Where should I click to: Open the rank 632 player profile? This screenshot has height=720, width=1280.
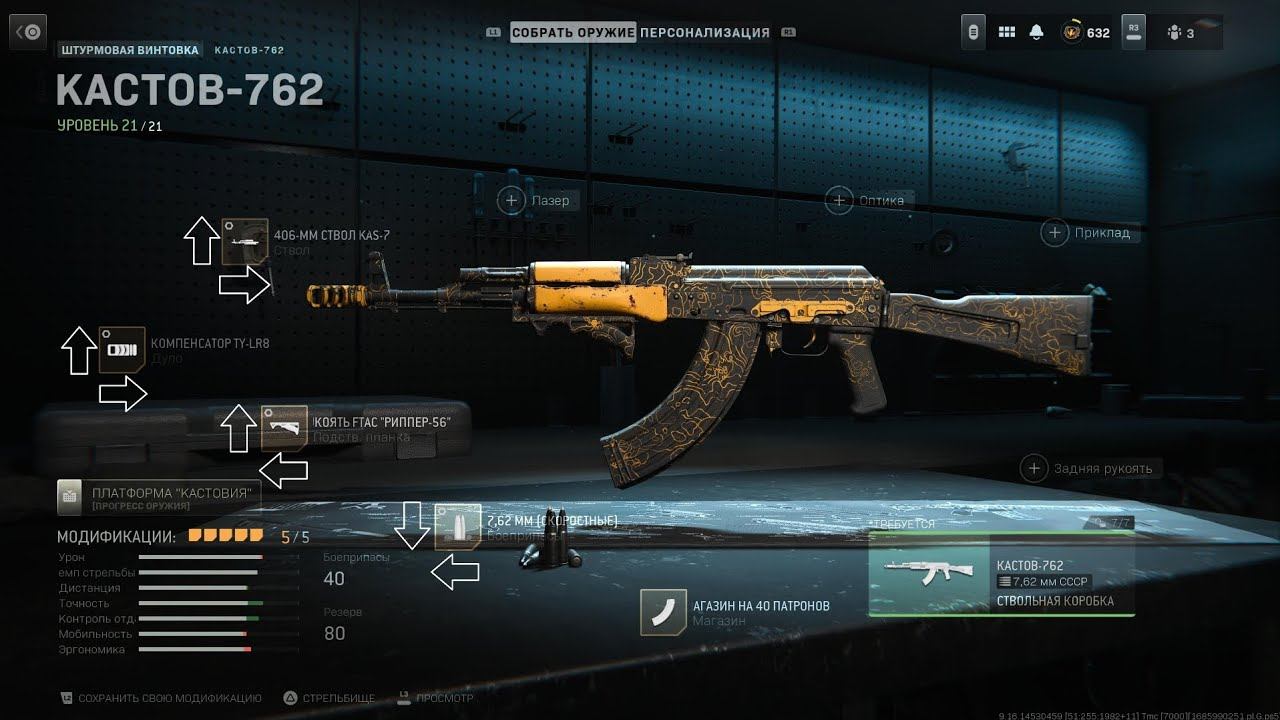[1085, 32]
